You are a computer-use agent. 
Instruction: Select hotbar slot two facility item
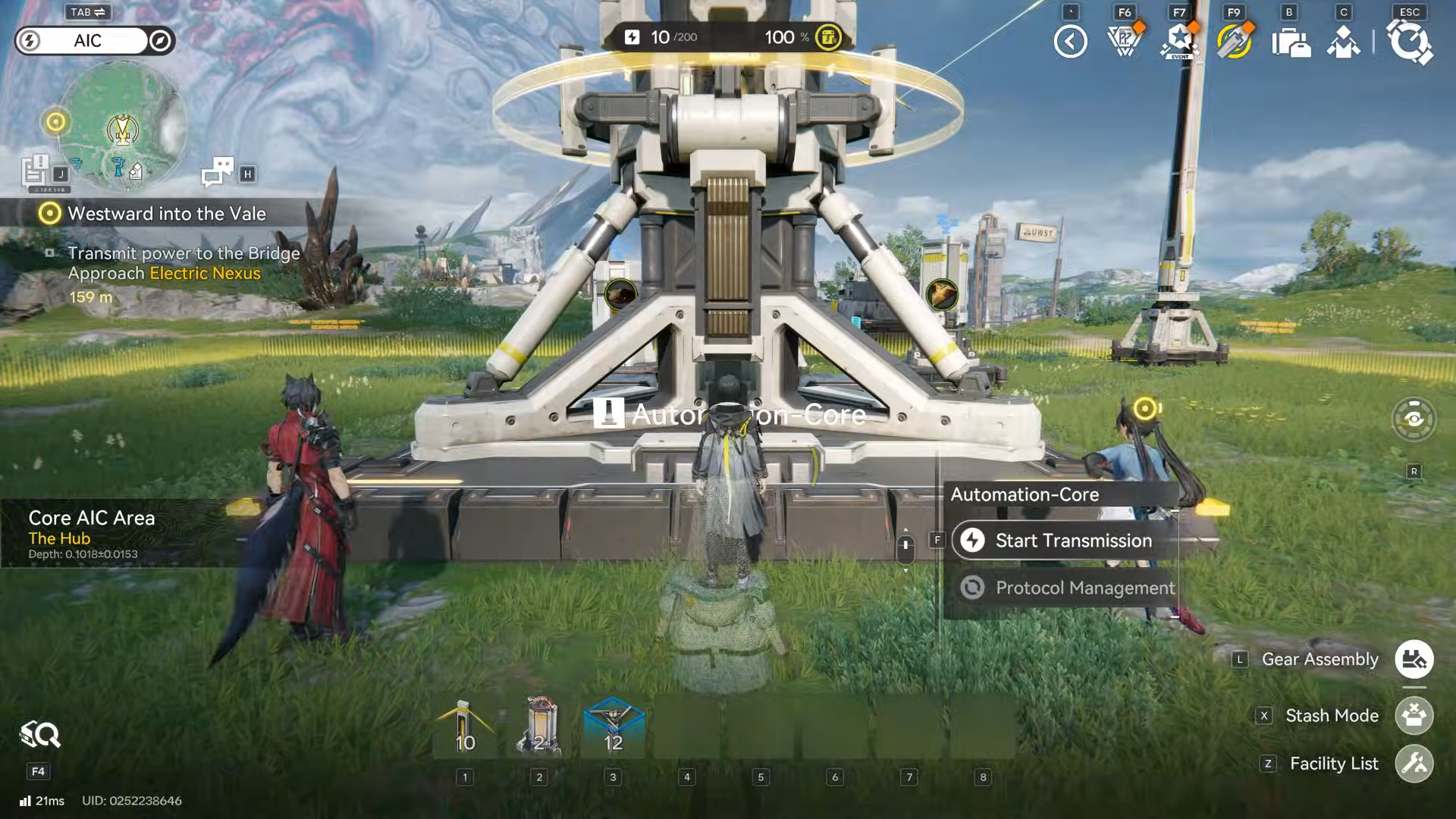pos(538,730)
